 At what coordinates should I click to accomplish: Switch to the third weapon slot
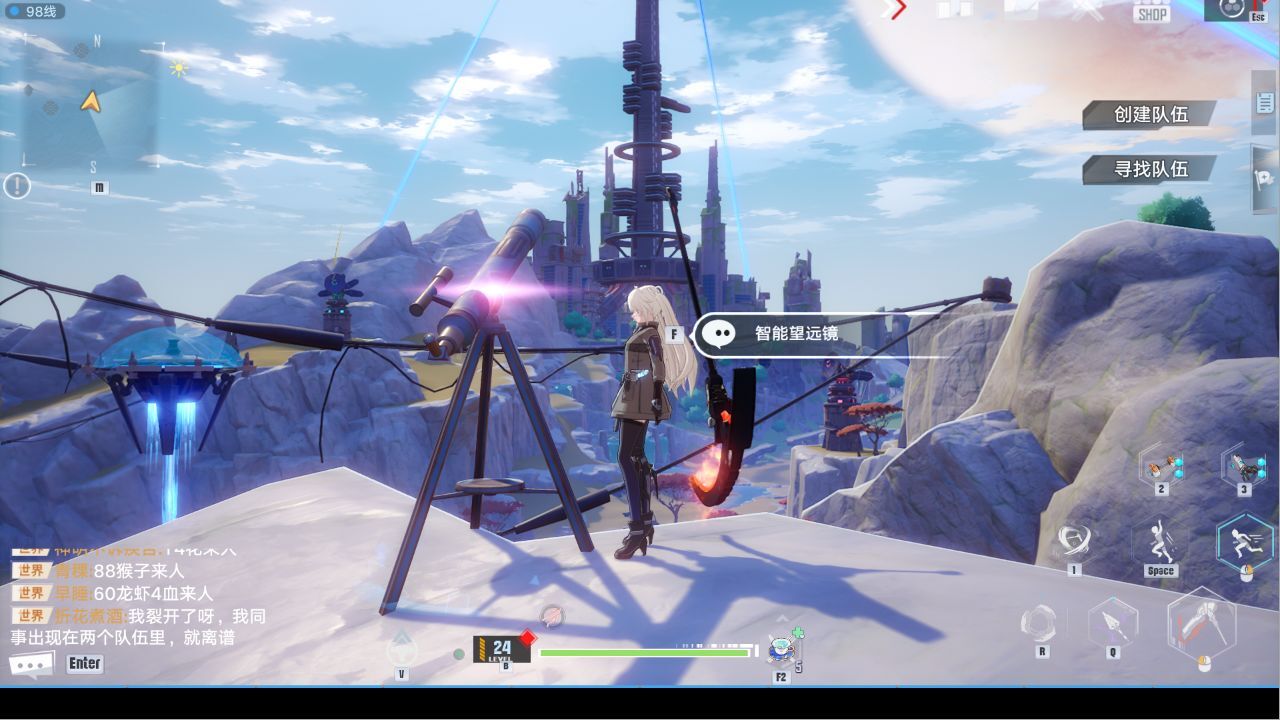tap(1243, 467)
